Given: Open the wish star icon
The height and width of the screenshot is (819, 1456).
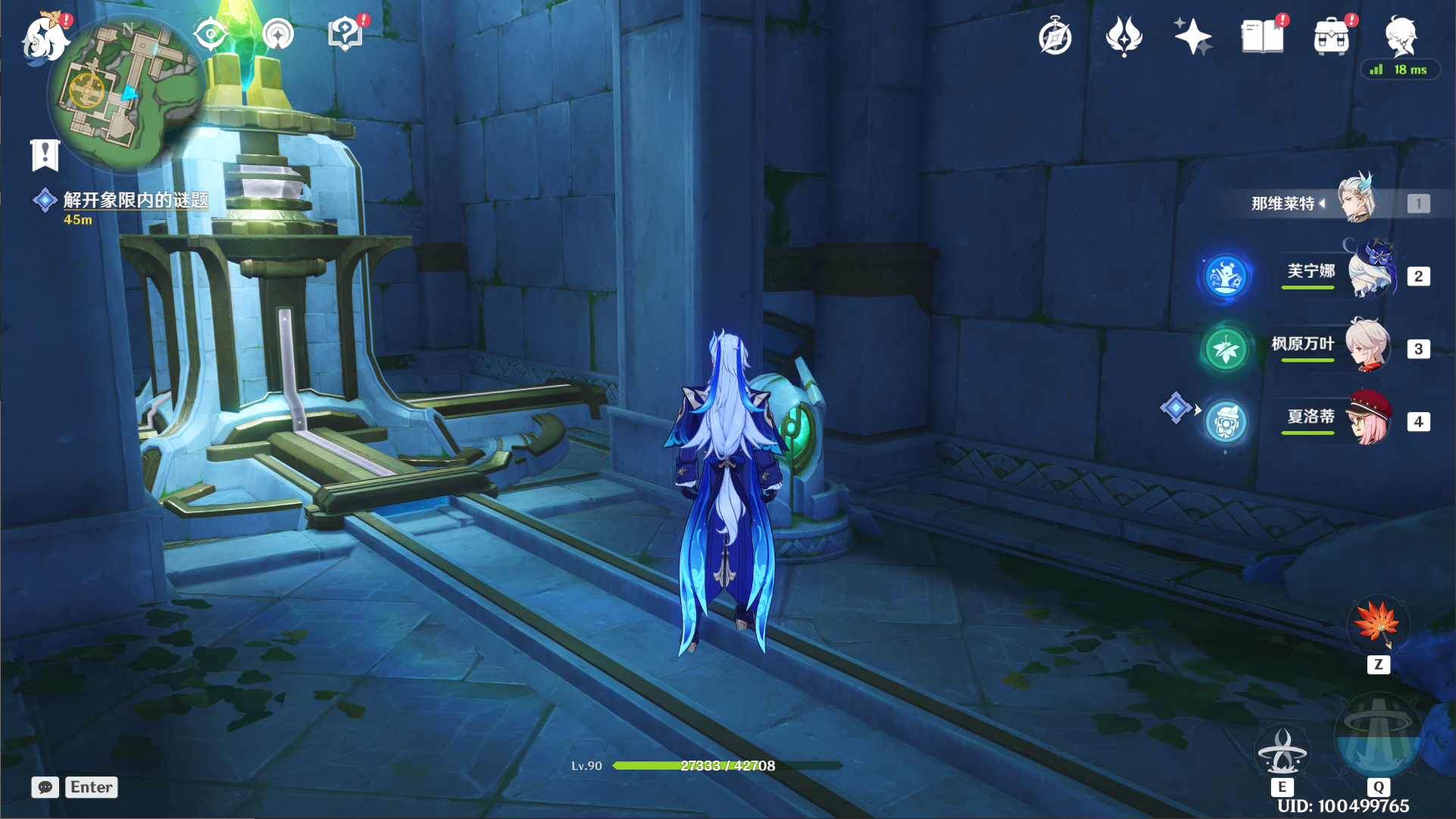Looking at the screenshot, I should [1192, 36].
